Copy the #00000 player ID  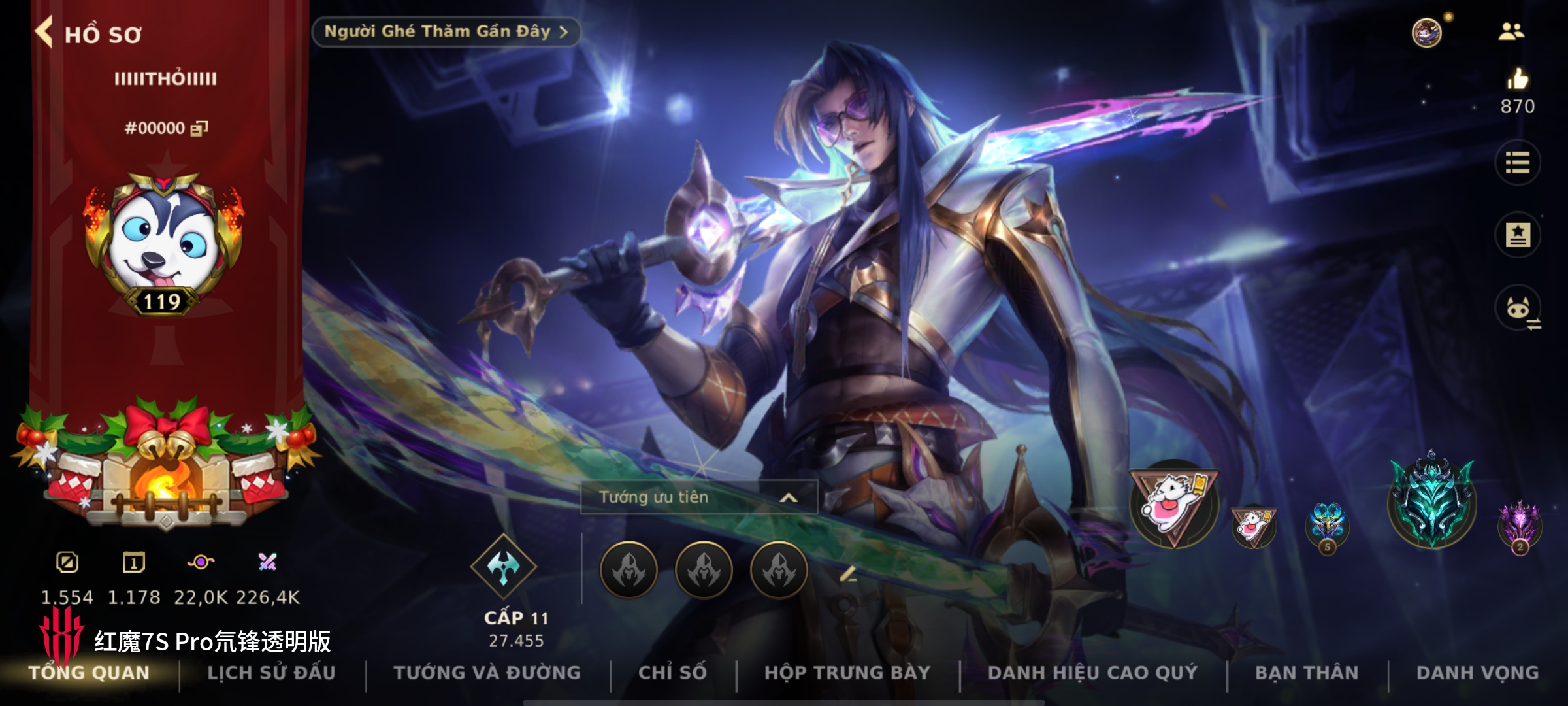click(x=199, y=128)
